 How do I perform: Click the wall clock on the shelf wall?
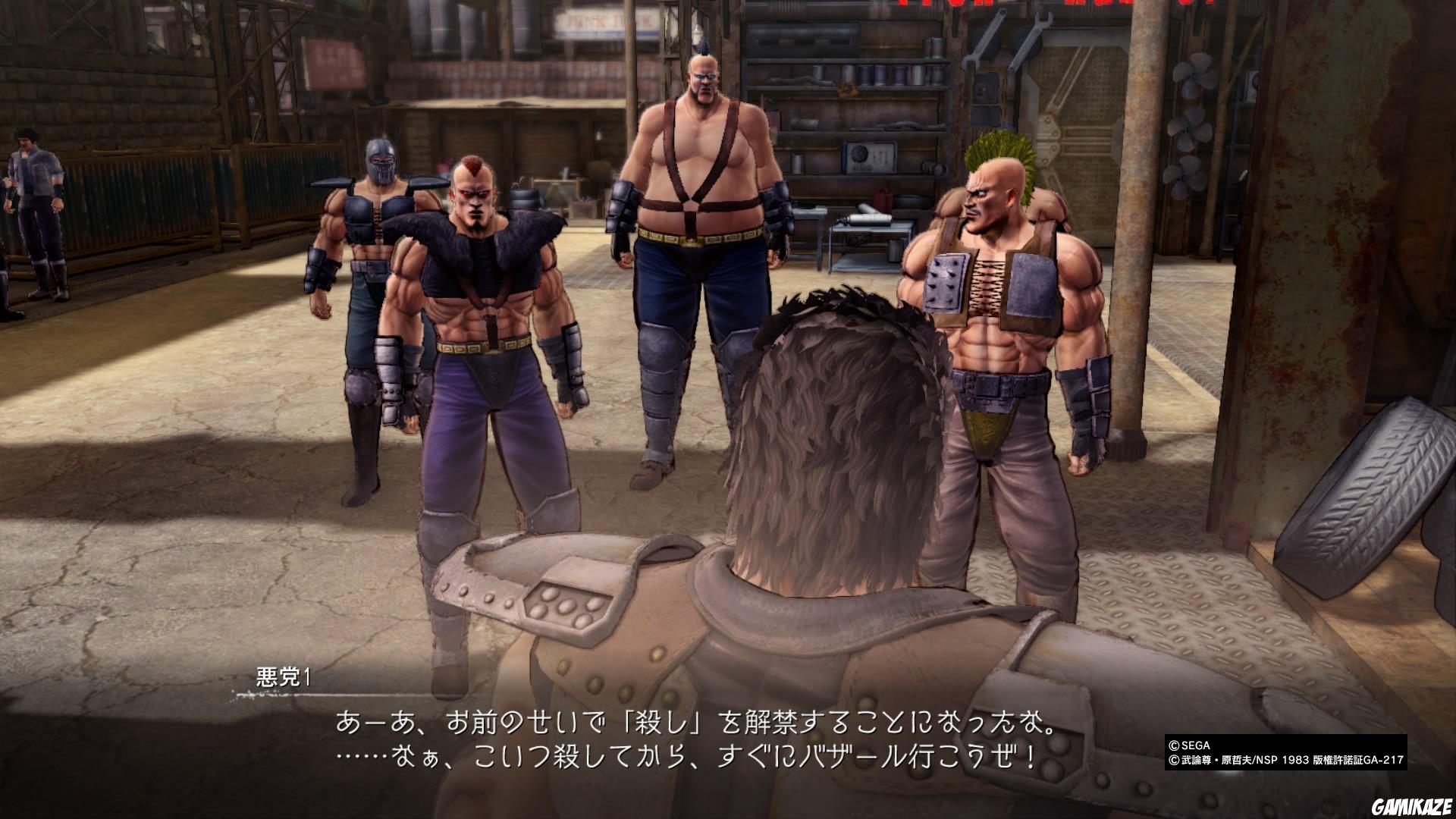pos(868,158)
